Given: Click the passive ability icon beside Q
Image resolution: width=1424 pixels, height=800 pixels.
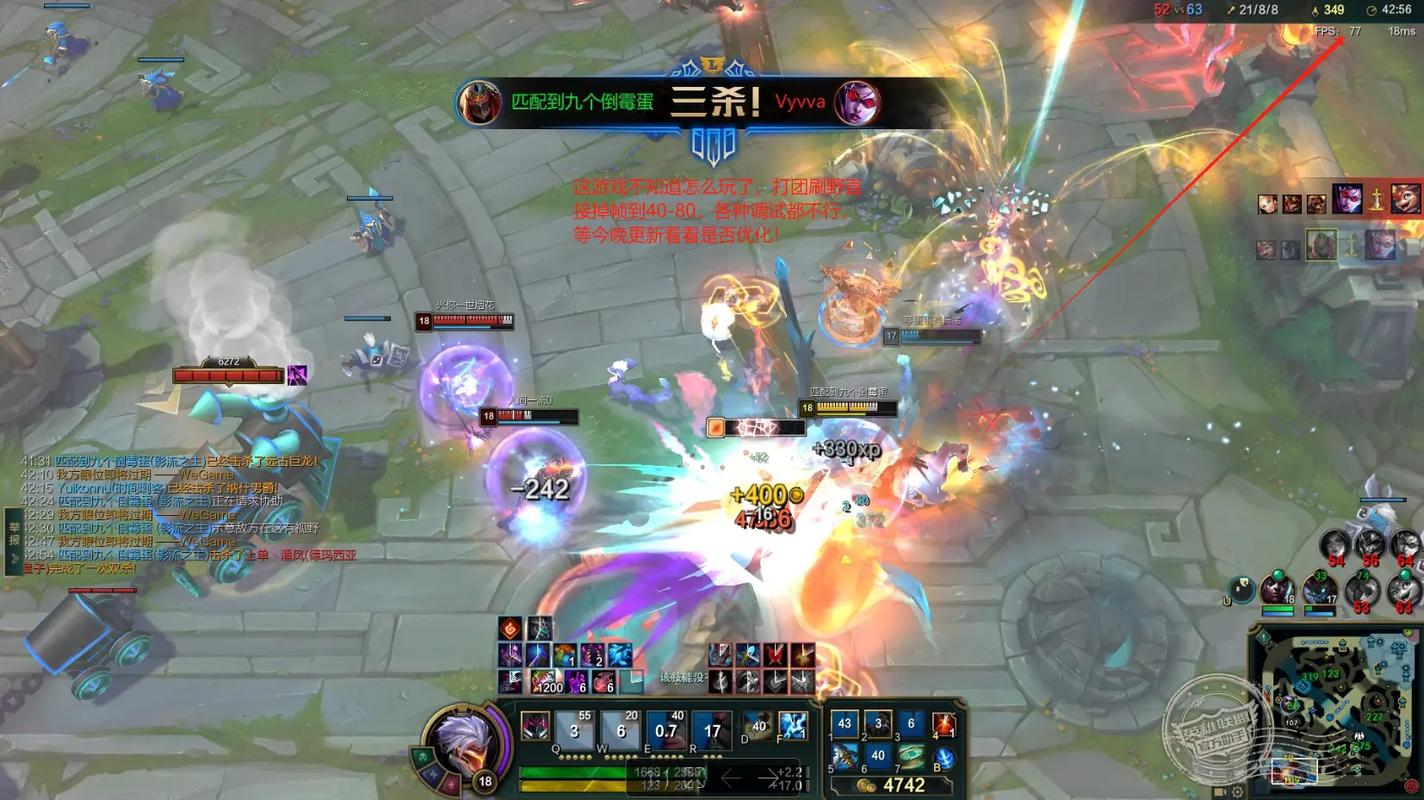Looking at the screenshot, I should pos(535,726).
